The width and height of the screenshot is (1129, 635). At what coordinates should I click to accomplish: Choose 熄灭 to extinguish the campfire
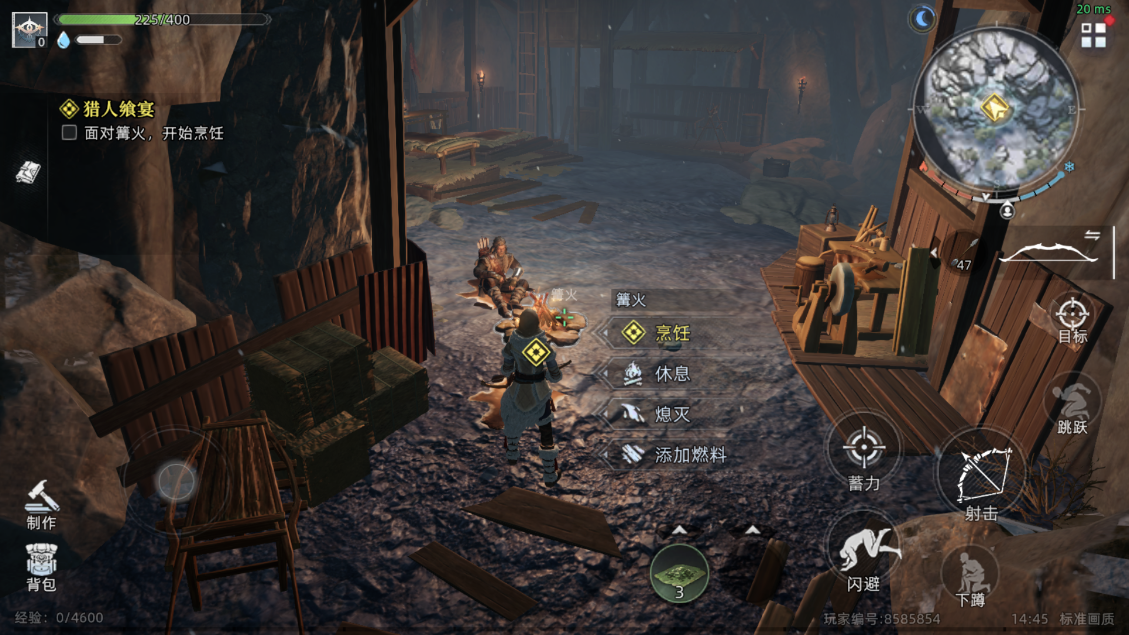(660, 414)
